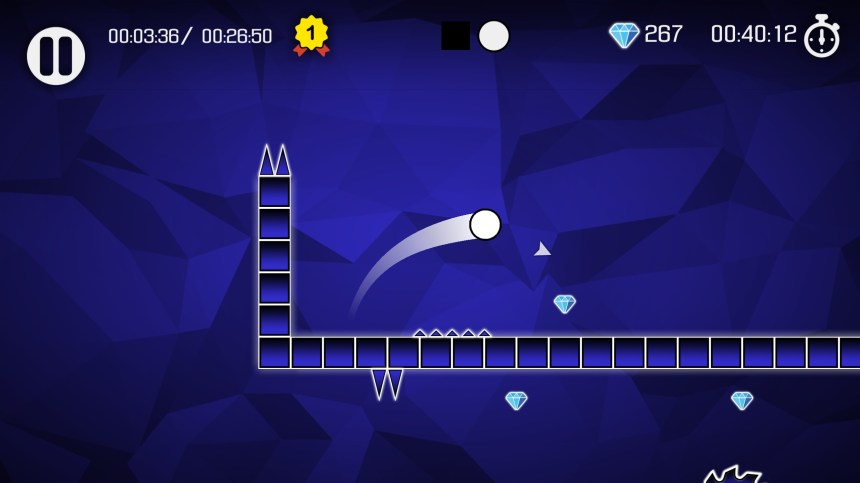Screen dimensions: 860x483
Task: Click the stopwatch icon
Action: tap(822, 36)
